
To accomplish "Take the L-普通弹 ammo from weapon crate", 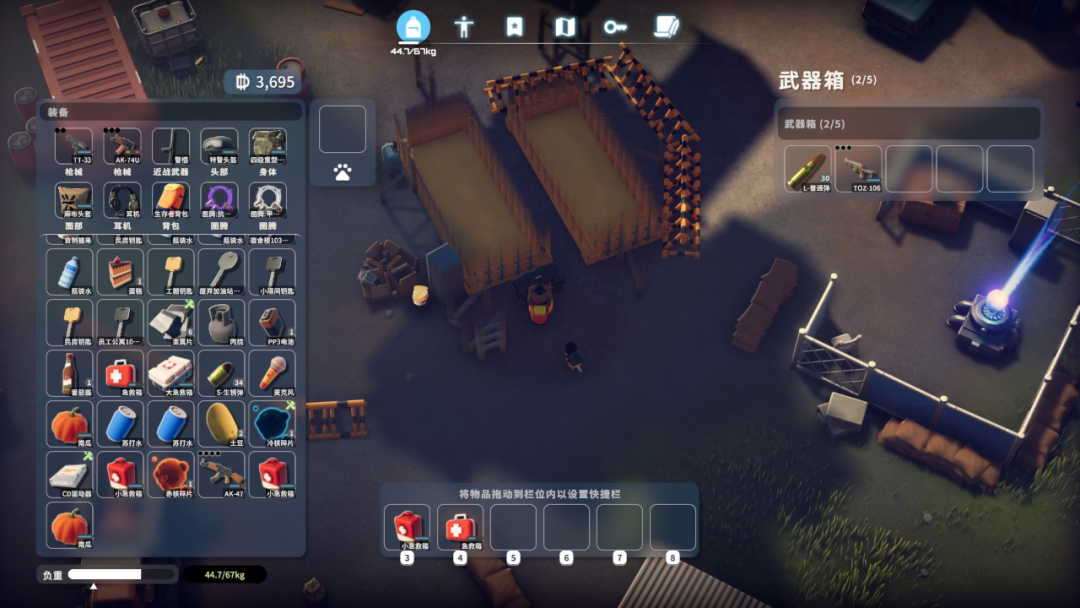I will (x=808, y=169).
